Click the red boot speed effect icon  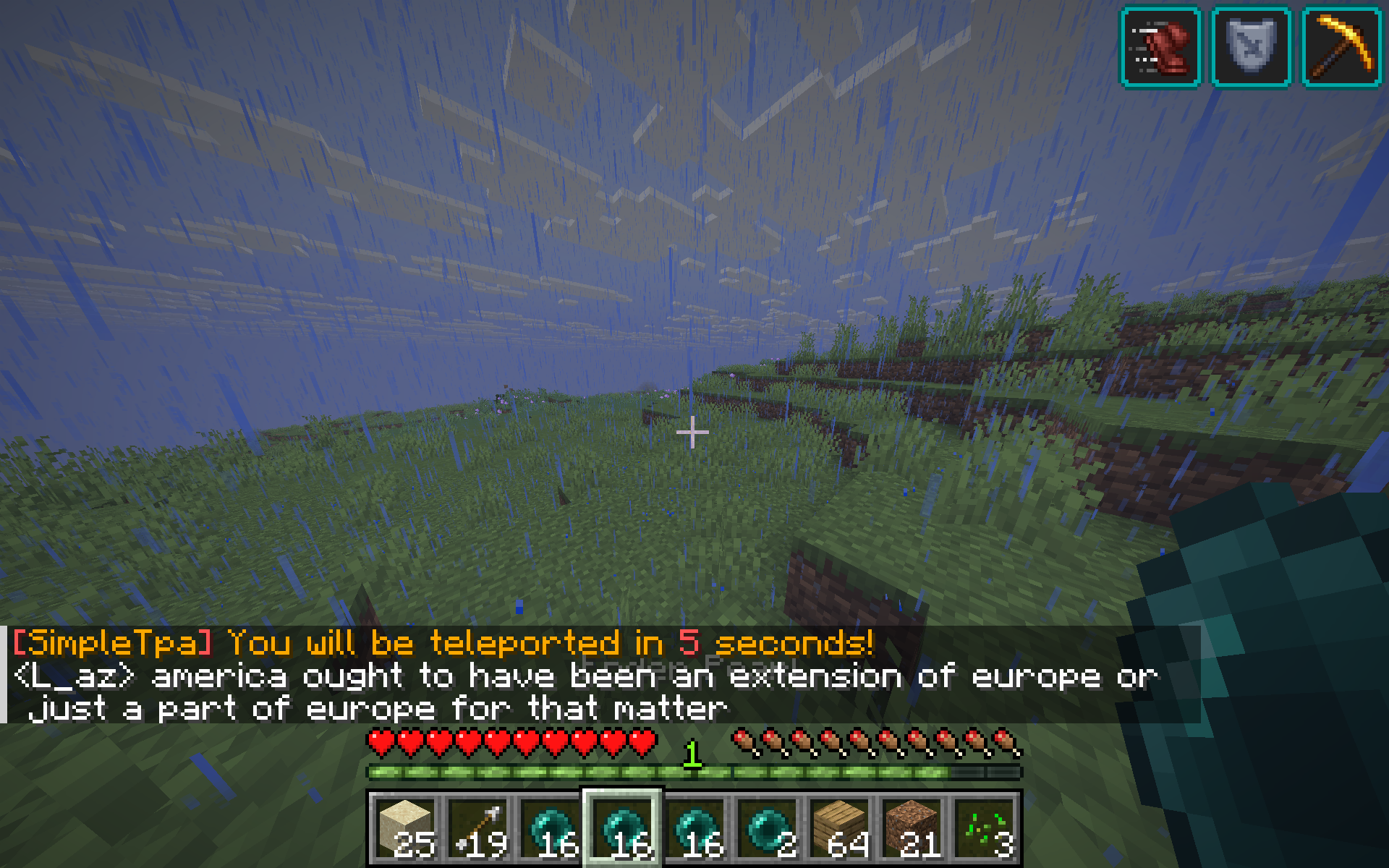click(1160, 47)
